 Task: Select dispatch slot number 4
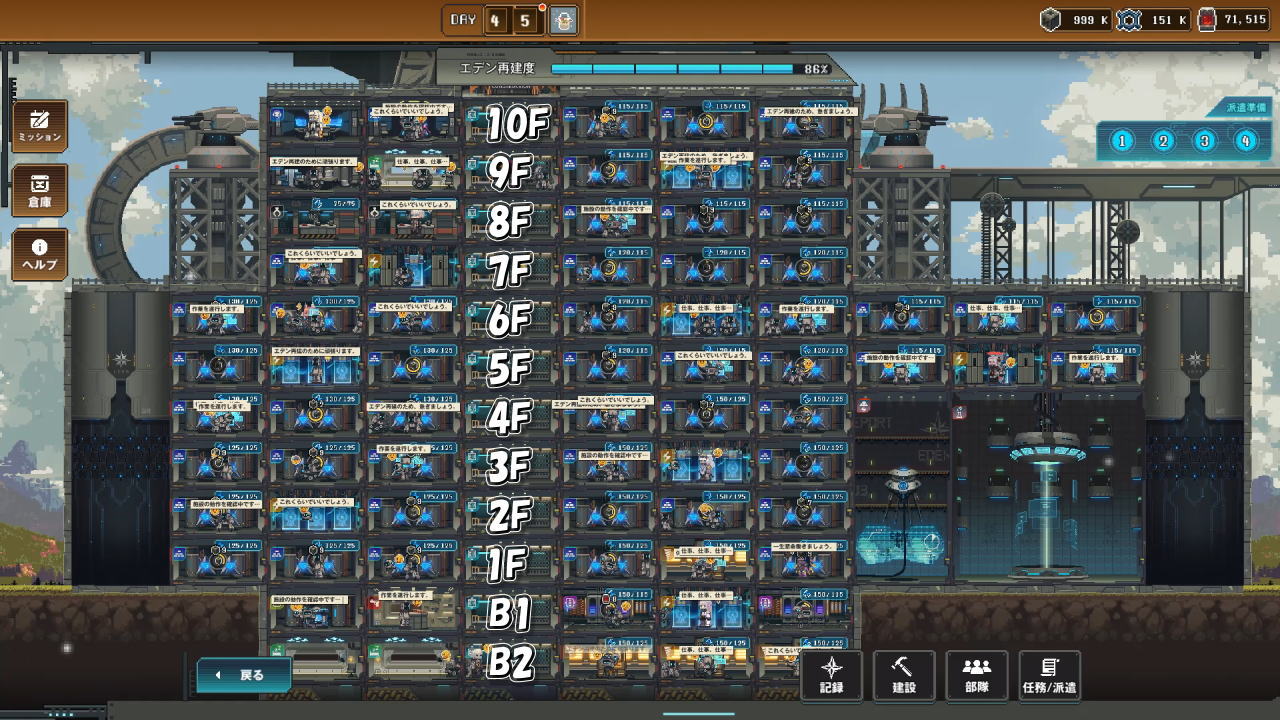point(1245,141)
